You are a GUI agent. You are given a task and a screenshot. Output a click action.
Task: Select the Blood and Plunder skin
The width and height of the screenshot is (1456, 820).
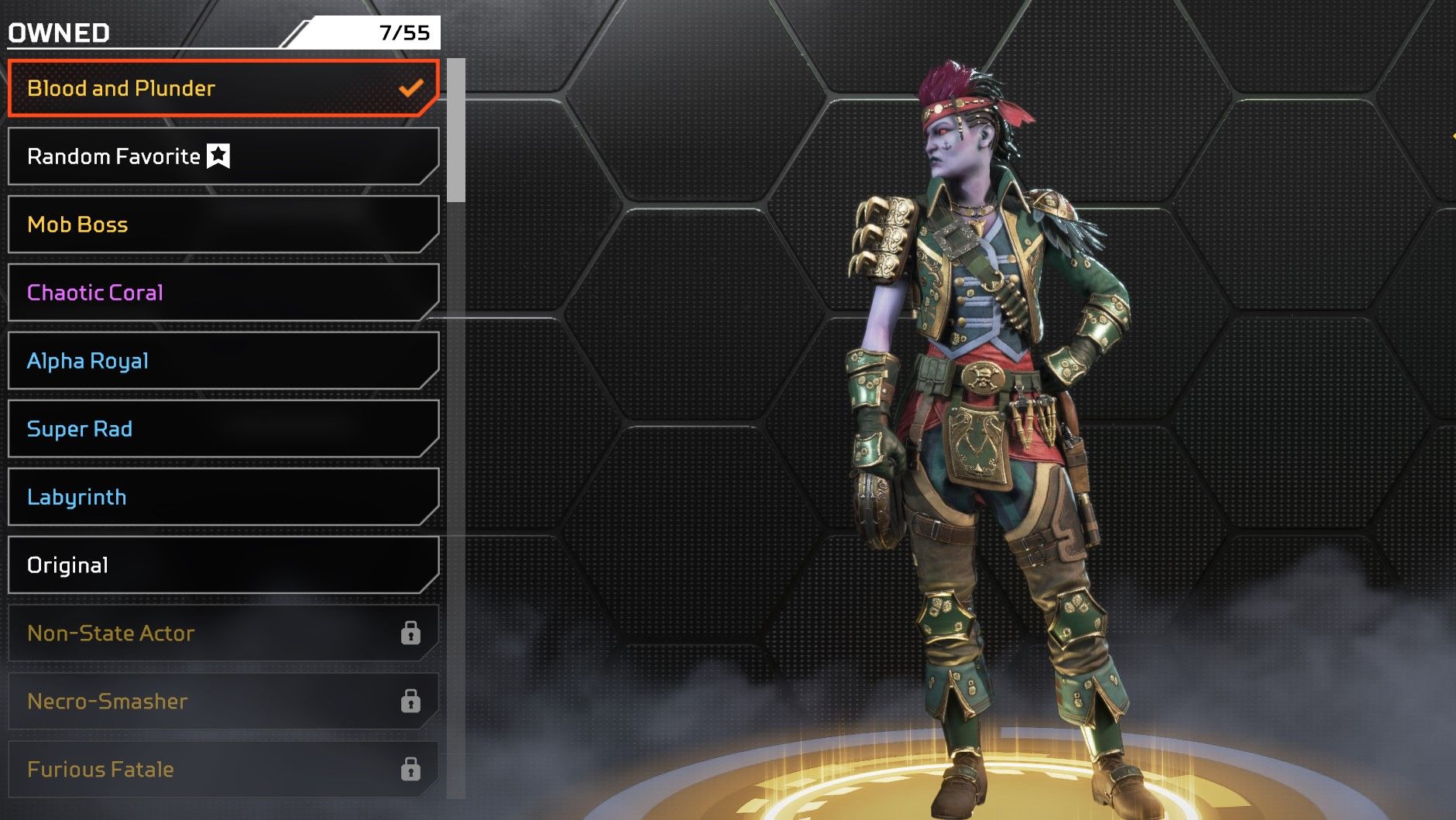(x=223, y=88)
